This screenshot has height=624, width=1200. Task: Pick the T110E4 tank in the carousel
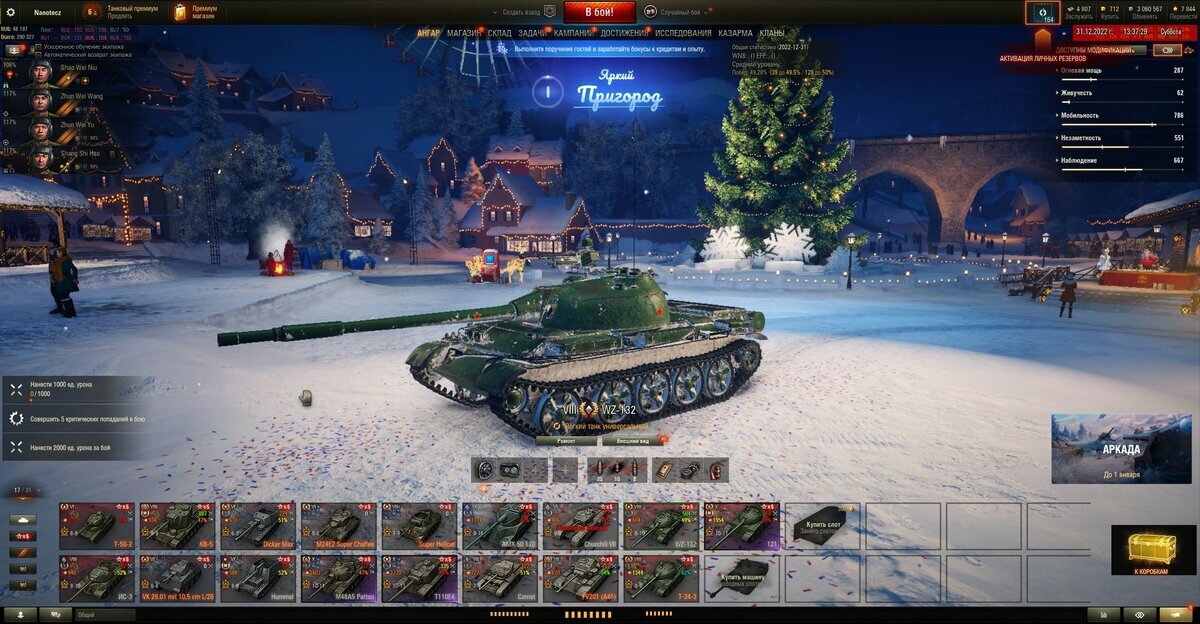coord(420,579)
